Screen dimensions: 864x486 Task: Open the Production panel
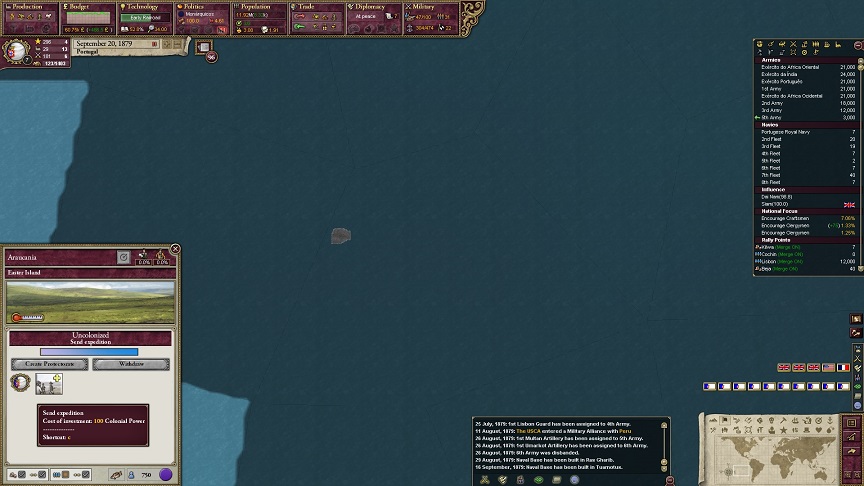point(30,7)
